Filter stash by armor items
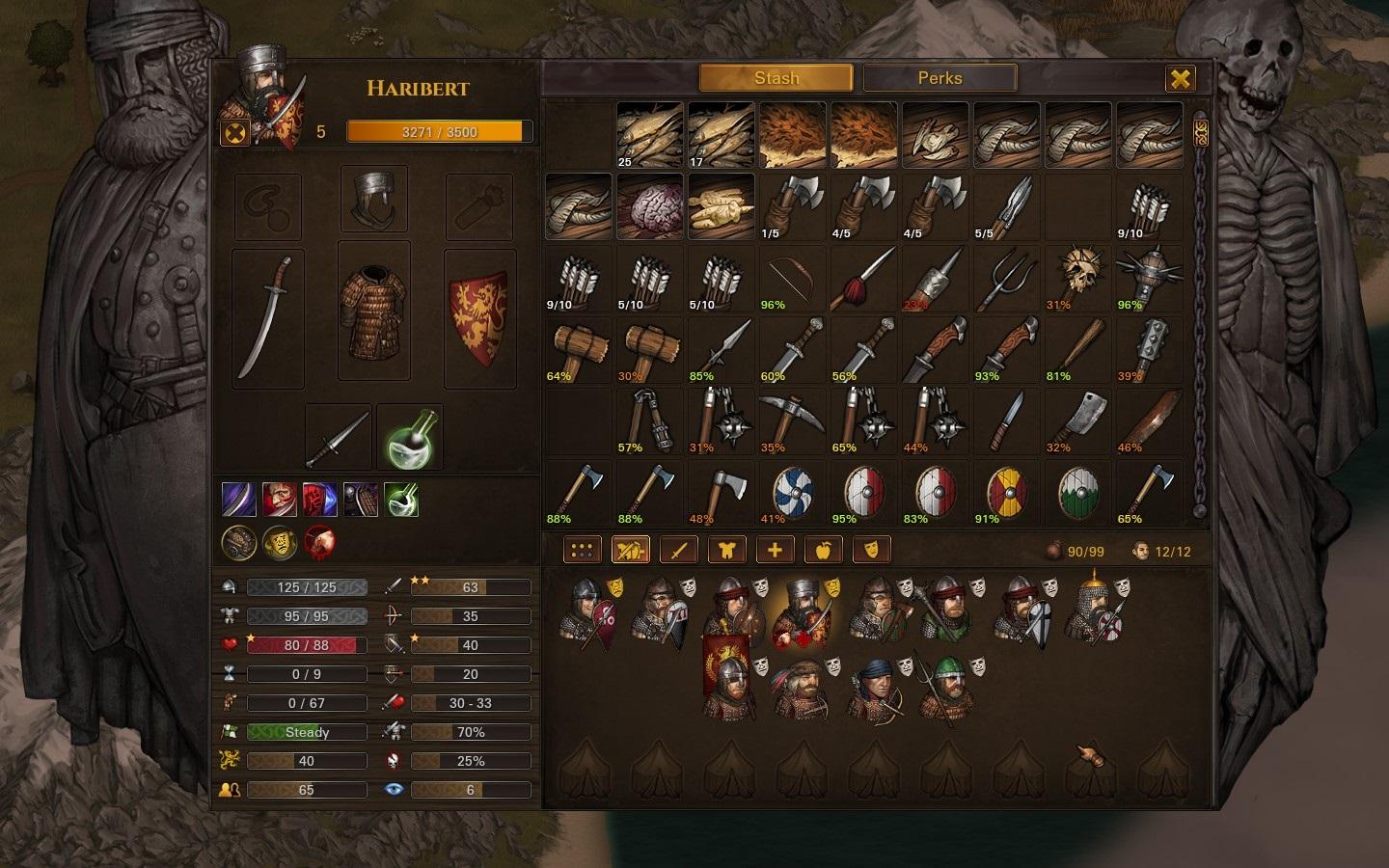The width and height of the screenshot is (1389, 868). click(x=726, y=551)
